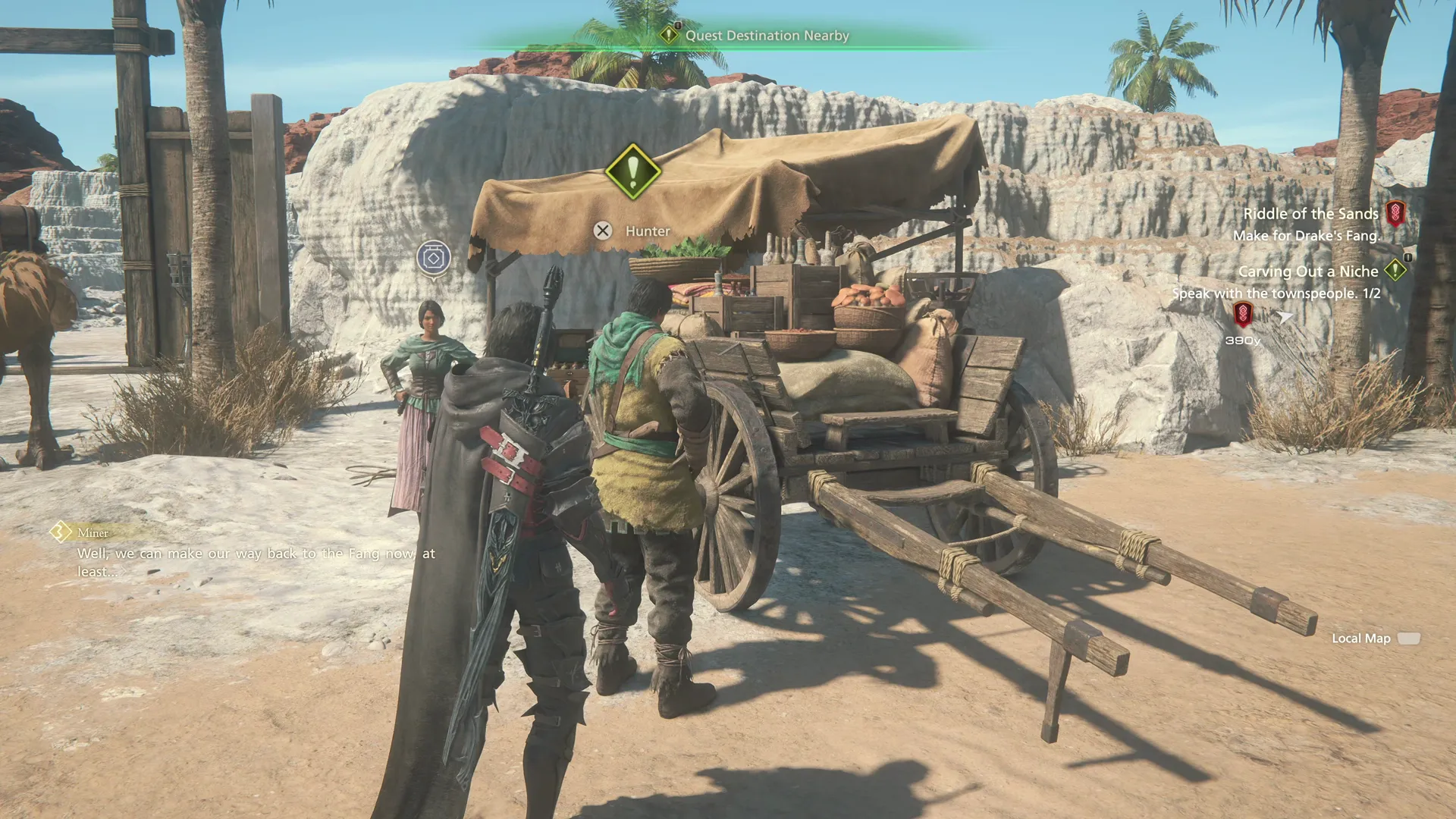This screenshot has width=1456, height=819.
Task: Click the 390y distance indicator
Action: pos(1244,340)
